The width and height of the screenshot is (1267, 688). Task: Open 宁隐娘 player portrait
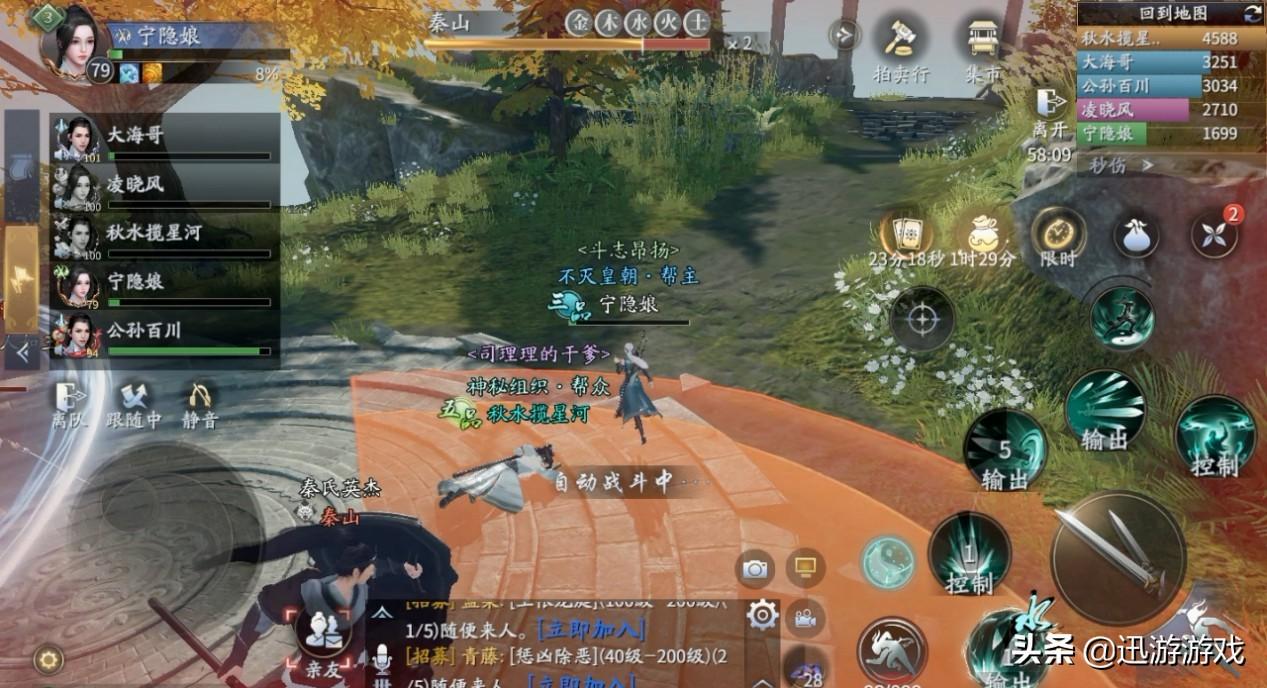point(75,44)
